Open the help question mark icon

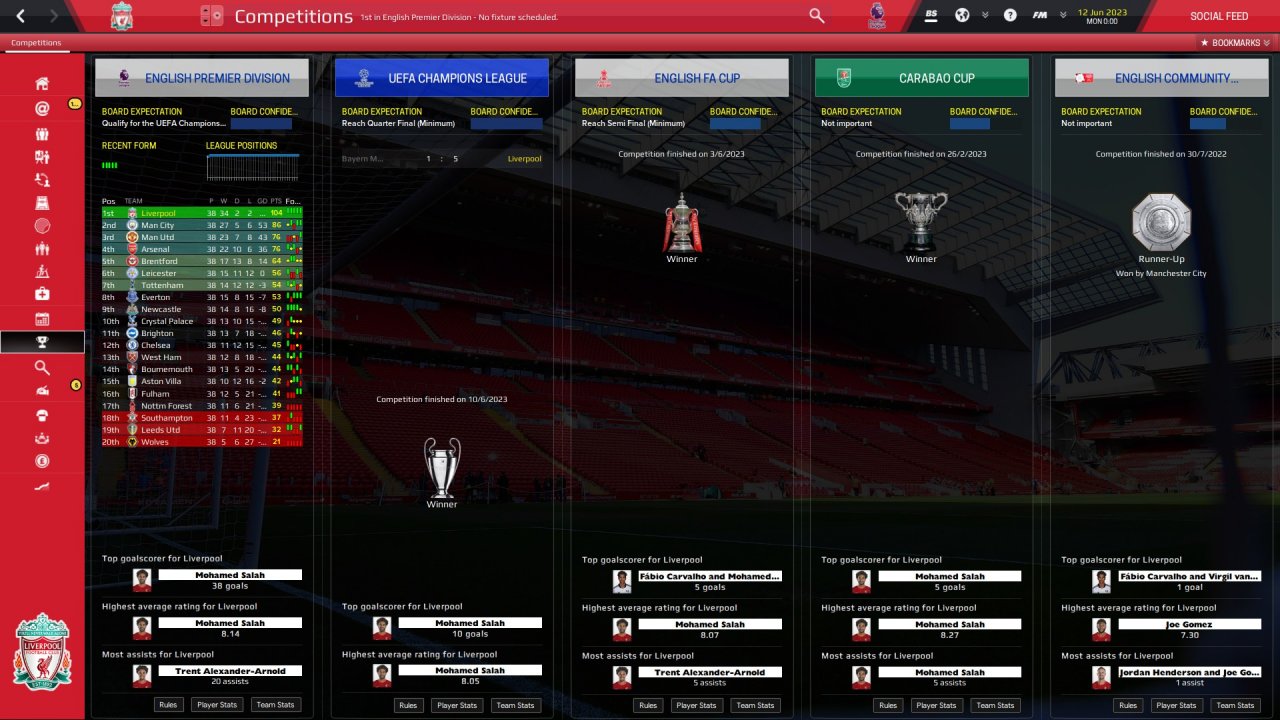1010,16
